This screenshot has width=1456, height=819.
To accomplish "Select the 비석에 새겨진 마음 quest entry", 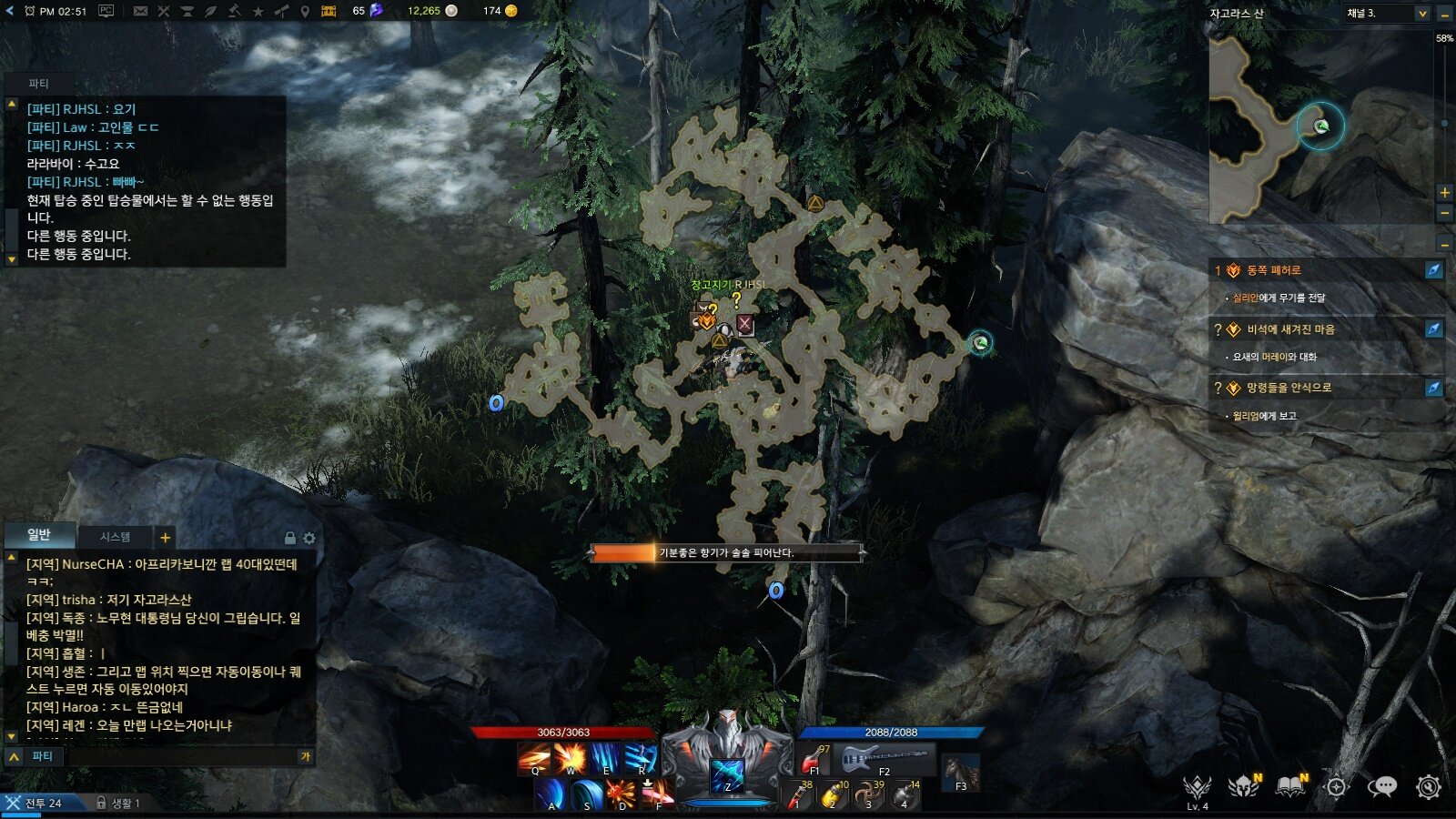I will (x=1290, y=329).
